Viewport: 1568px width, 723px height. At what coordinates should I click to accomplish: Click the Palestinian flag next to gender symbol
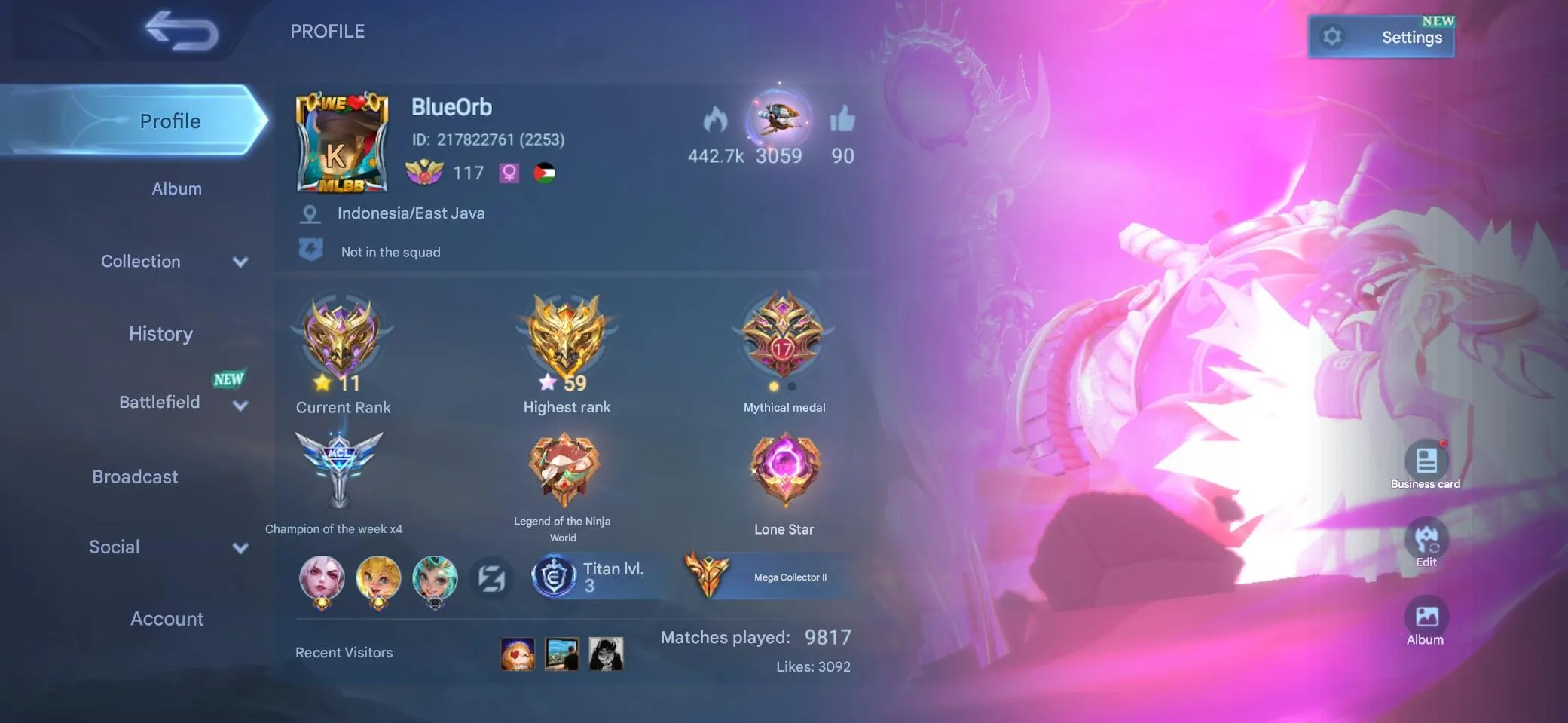click(545, 173)
